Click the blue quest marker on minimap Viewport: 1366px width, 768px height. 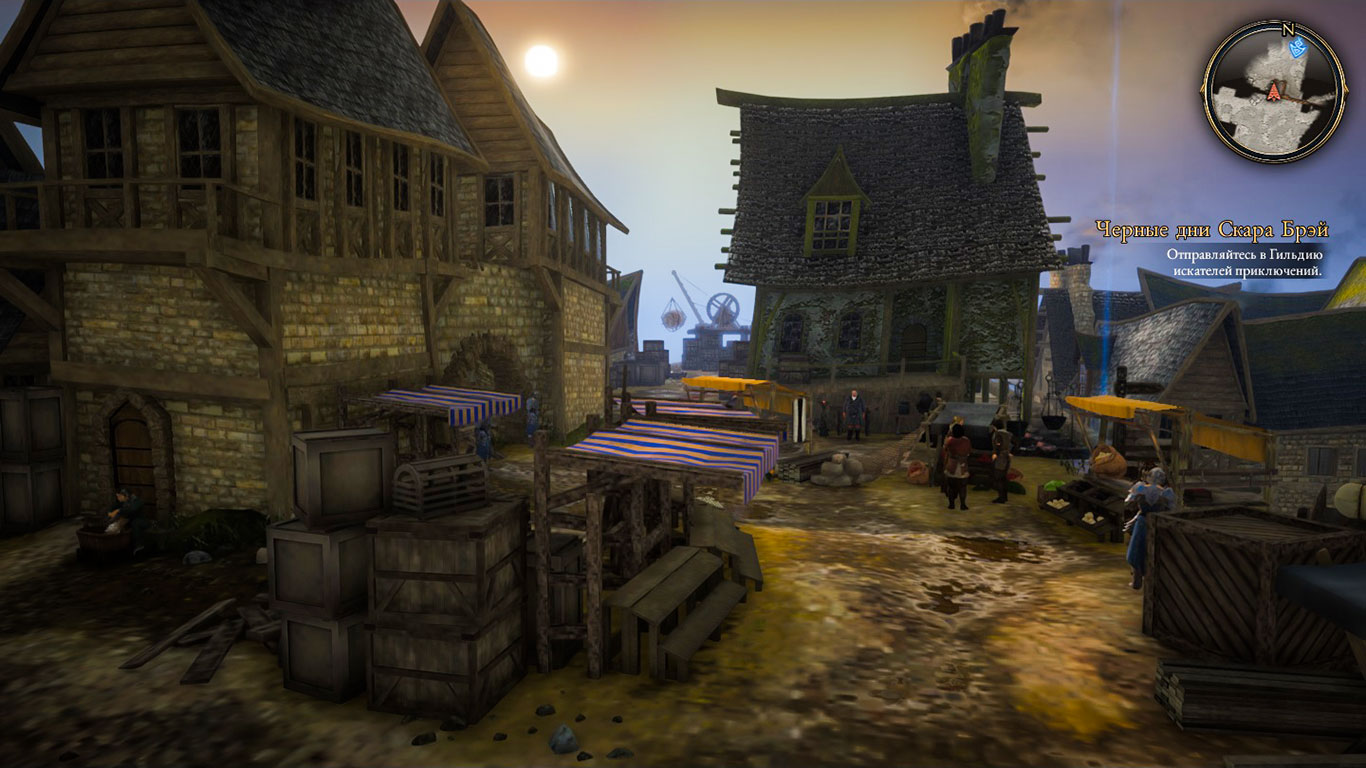(x=1298, y=47)
